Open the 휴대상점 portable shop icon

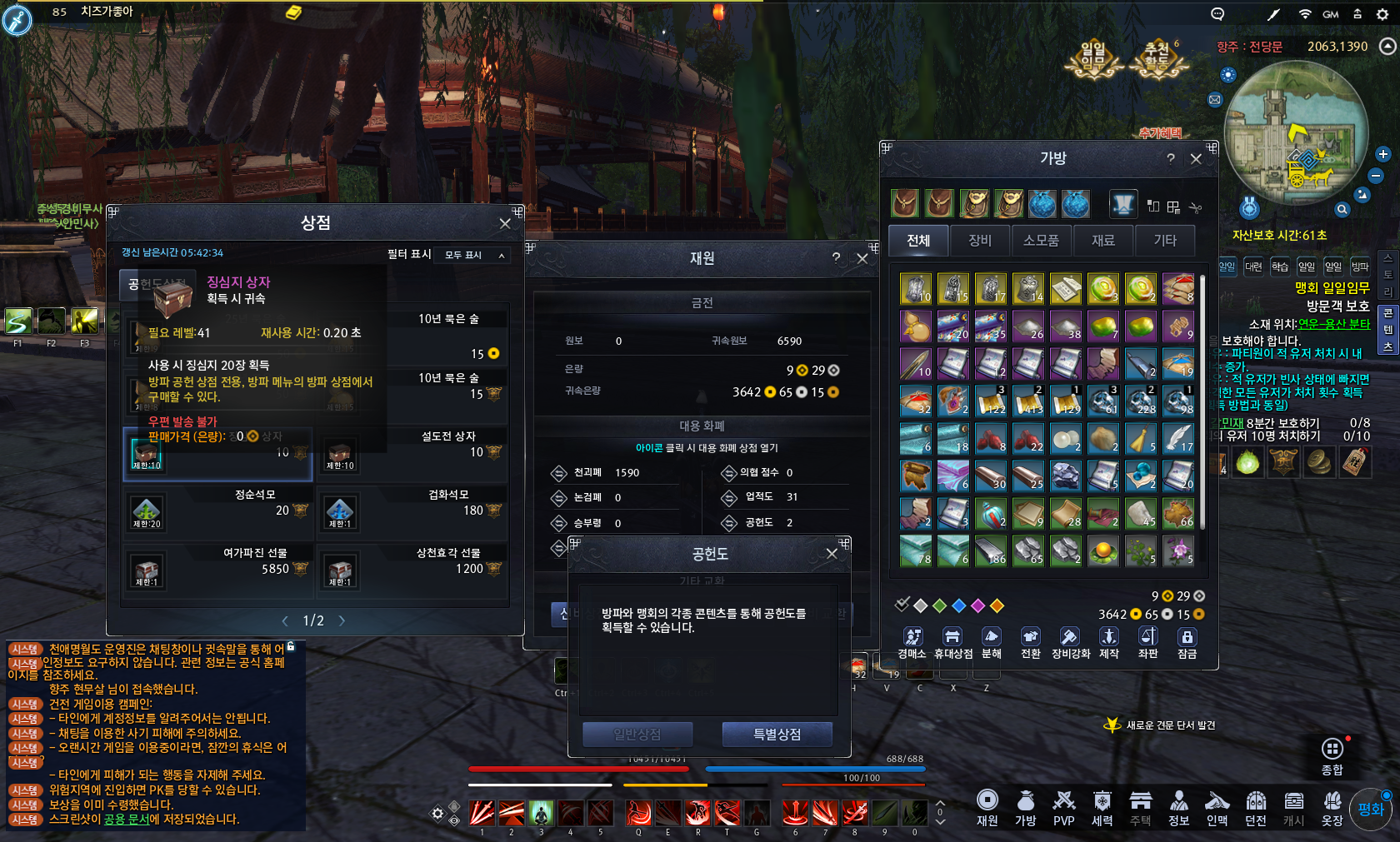point(952,637)
